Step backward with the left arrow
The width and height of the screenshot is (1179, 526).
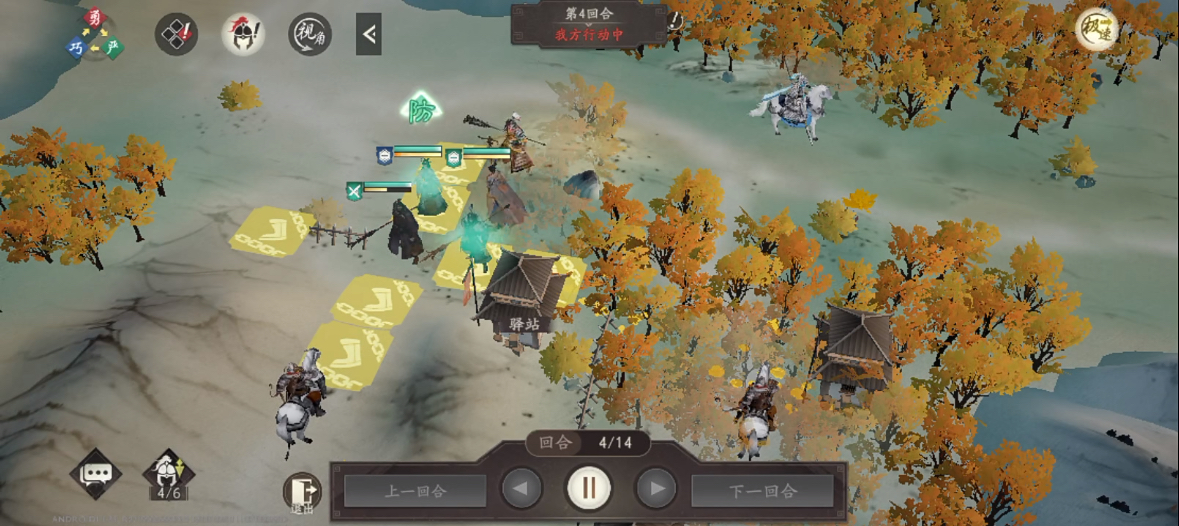522,489
